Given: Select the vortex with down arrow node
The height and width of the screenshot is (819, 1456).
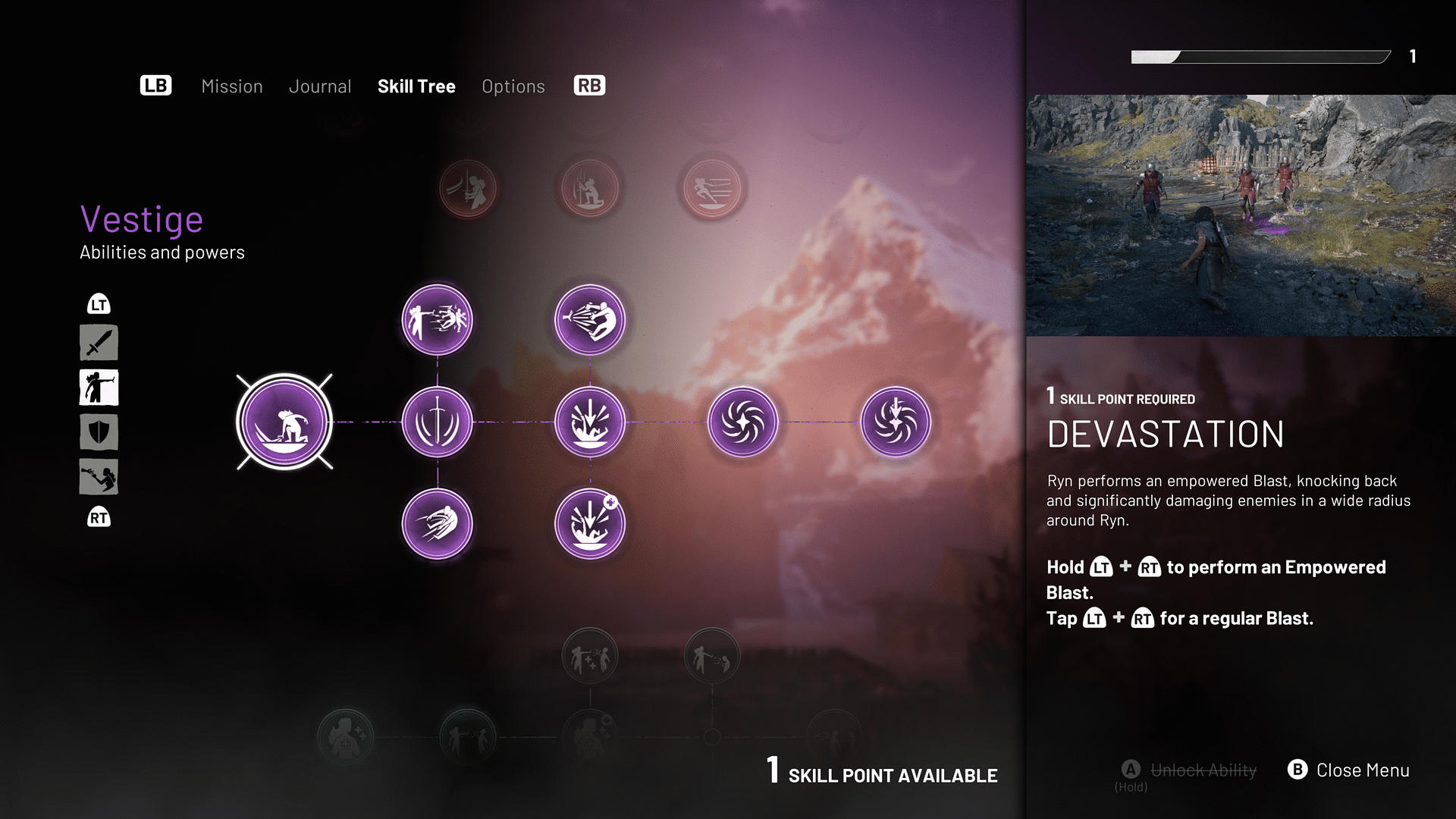Looking at the screenshot, I should click(896, 422).
